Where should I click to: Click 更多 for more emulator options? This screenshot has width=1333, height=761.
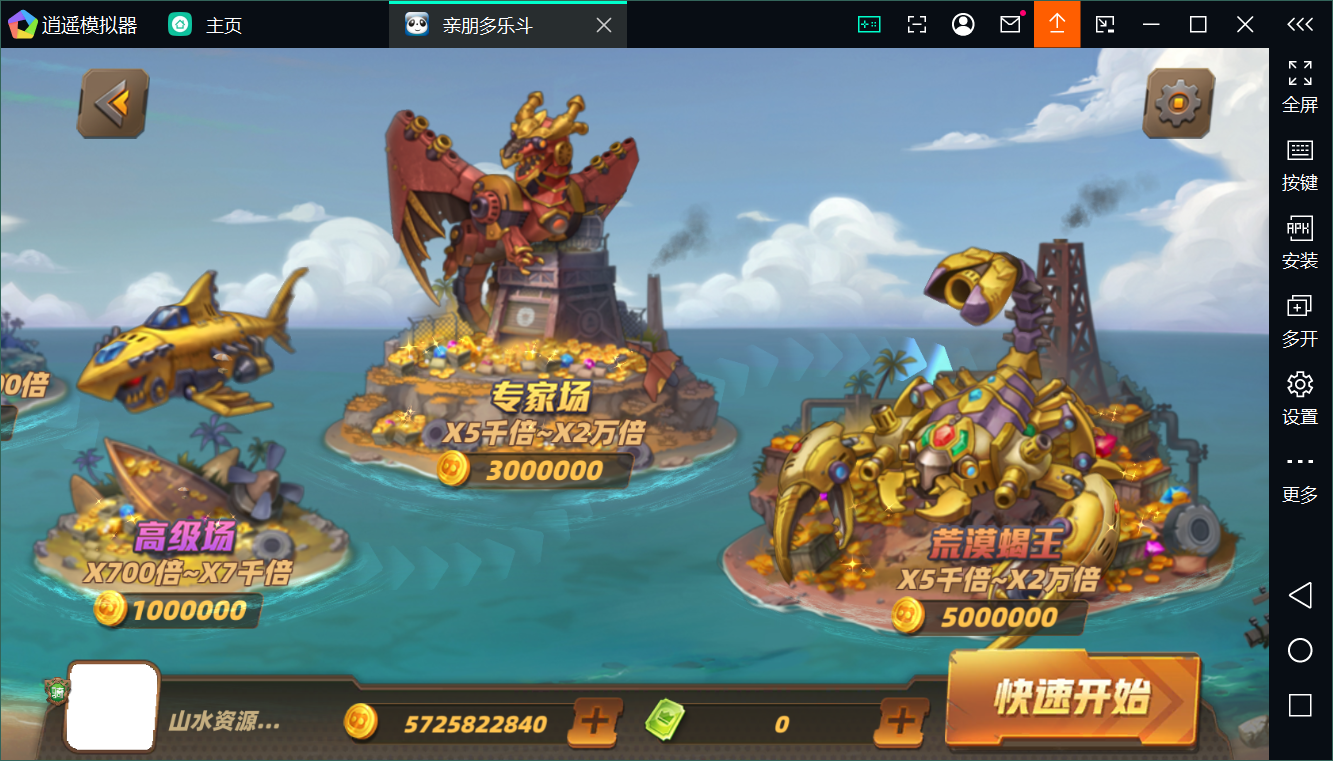click(1299, 476)
